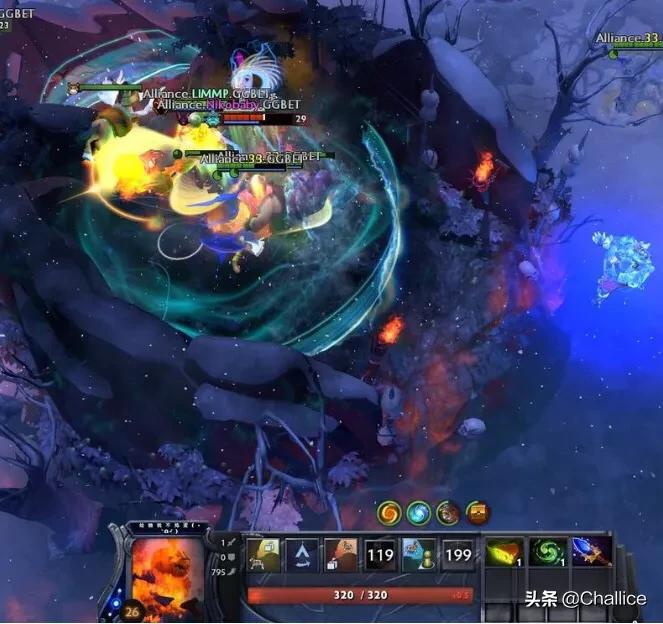Use the green swirl item in inventory
The width and height of the screenshot is (663, 624).
coord(545,553)
